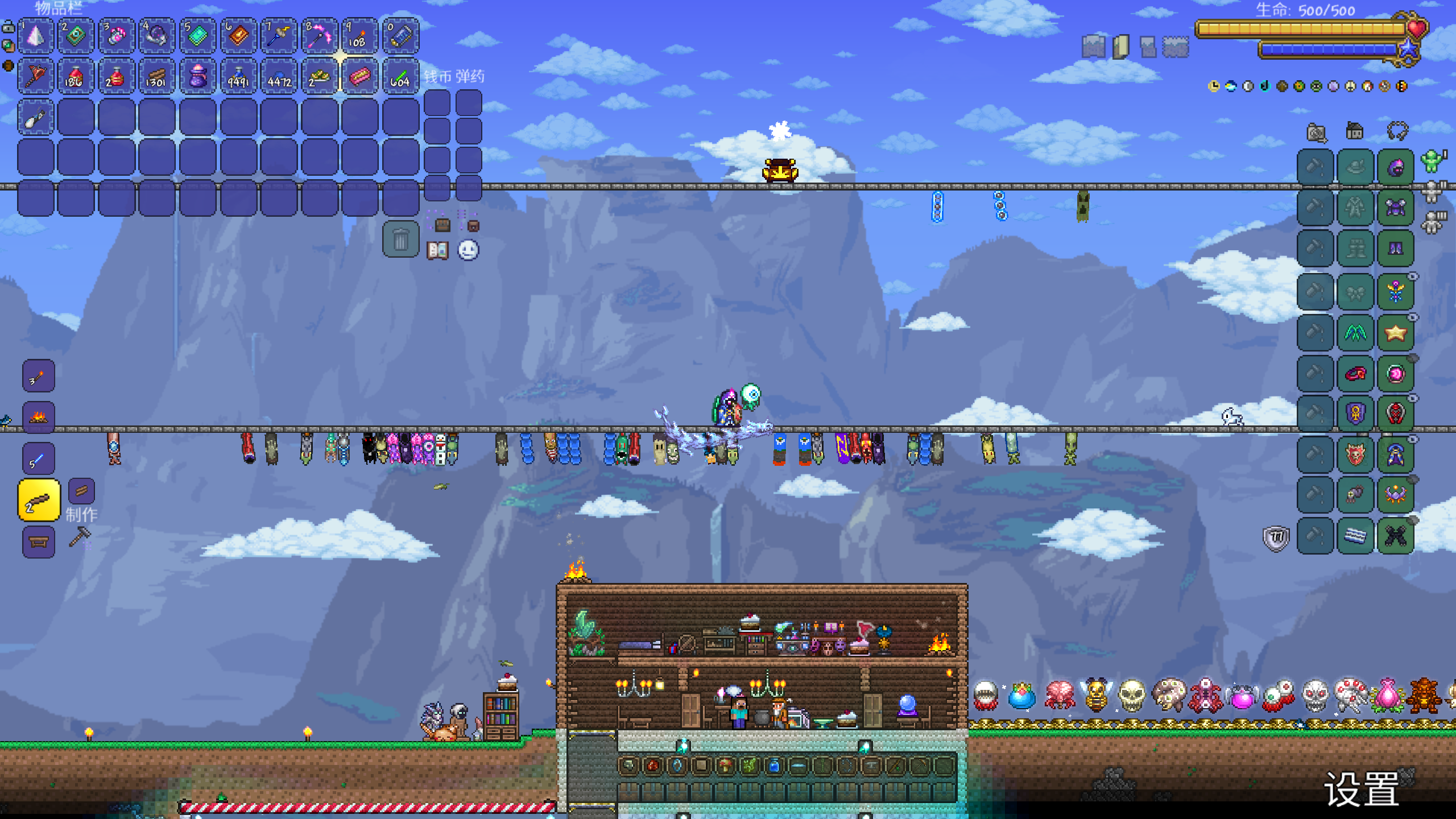Screen dimensions: 1456x819
Task: Choose the workbench crafting recipe
Action: 39,542
